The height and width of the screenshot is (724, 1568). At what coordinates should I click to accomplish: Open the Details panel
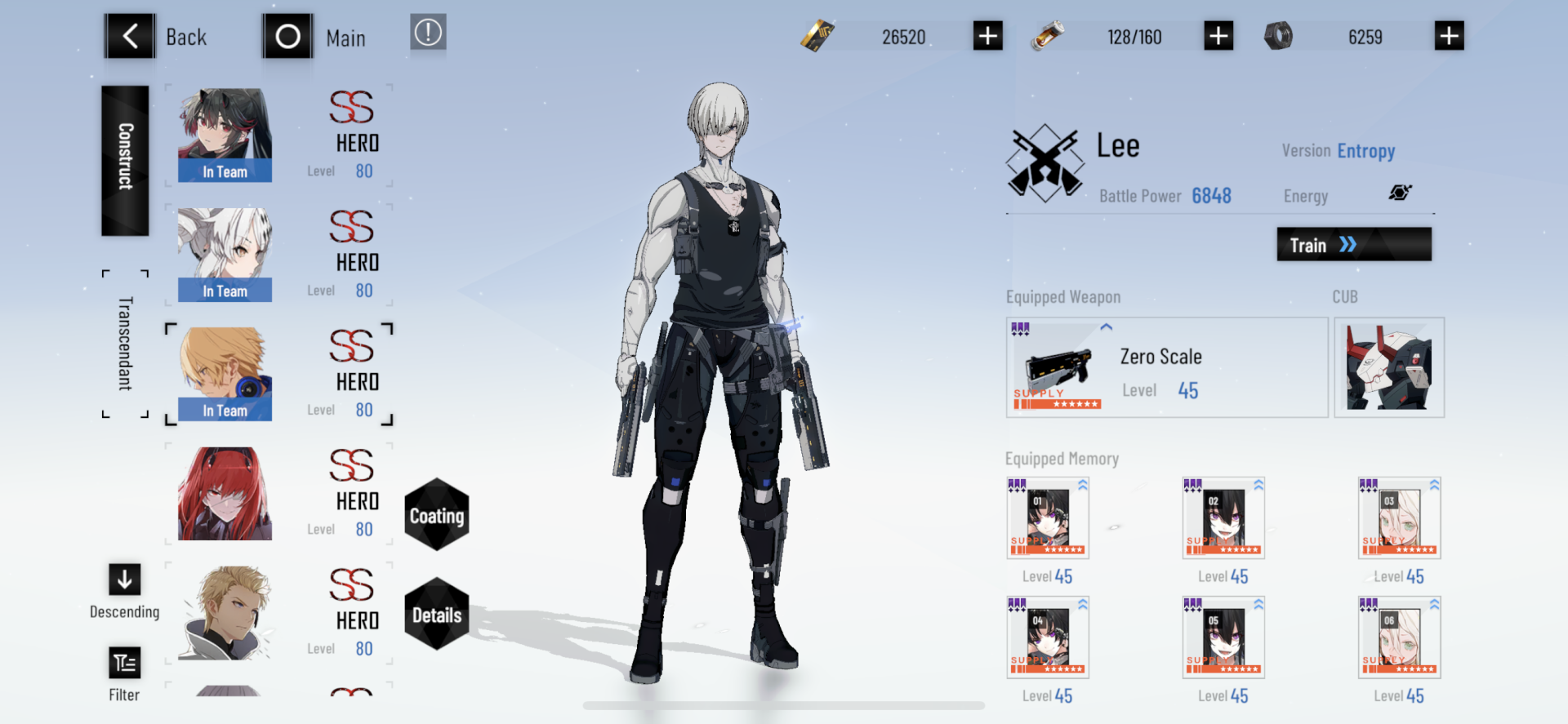(438, 616)
